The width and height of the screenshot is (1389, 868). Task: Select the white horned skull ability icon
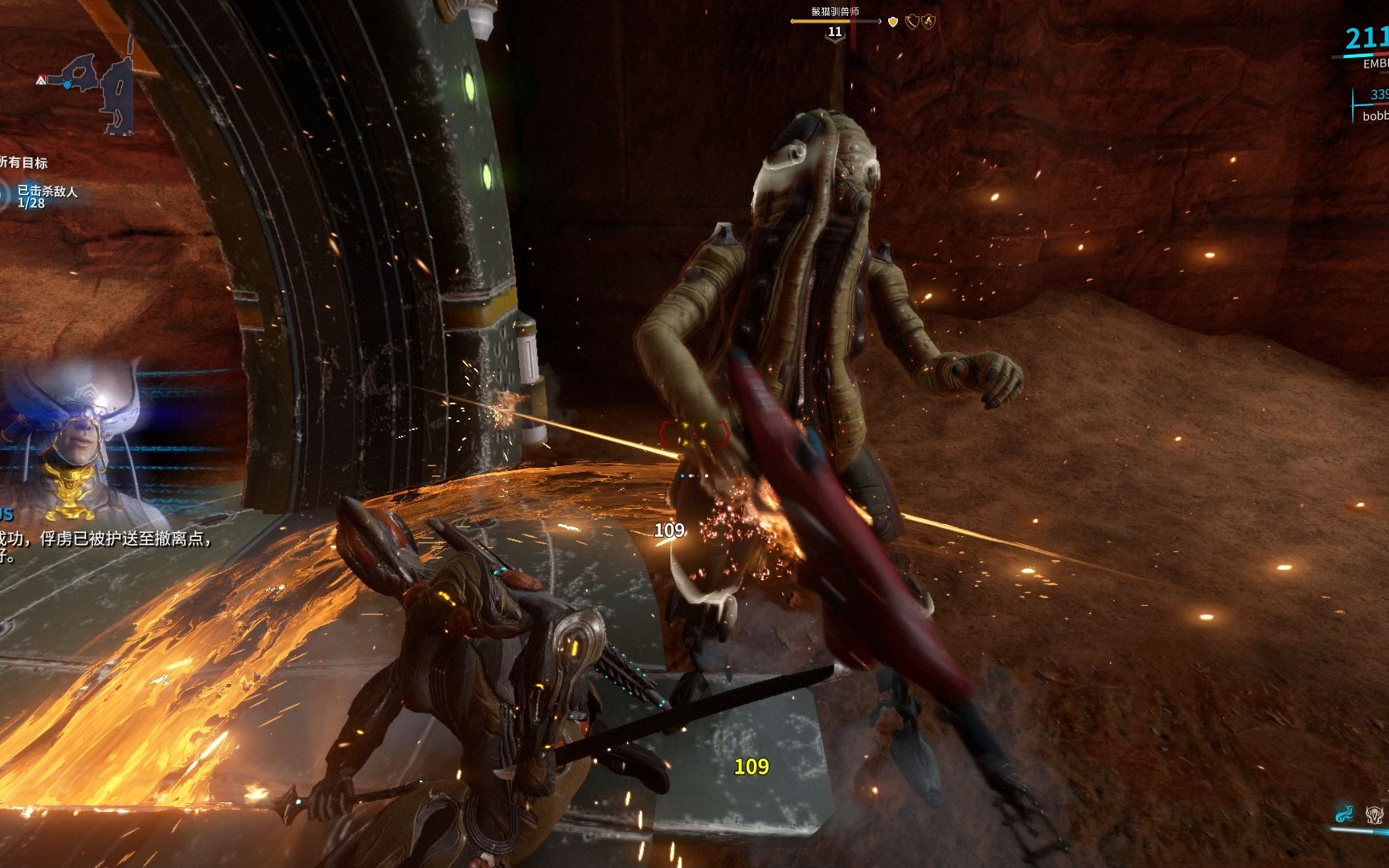coord(1374,814)
